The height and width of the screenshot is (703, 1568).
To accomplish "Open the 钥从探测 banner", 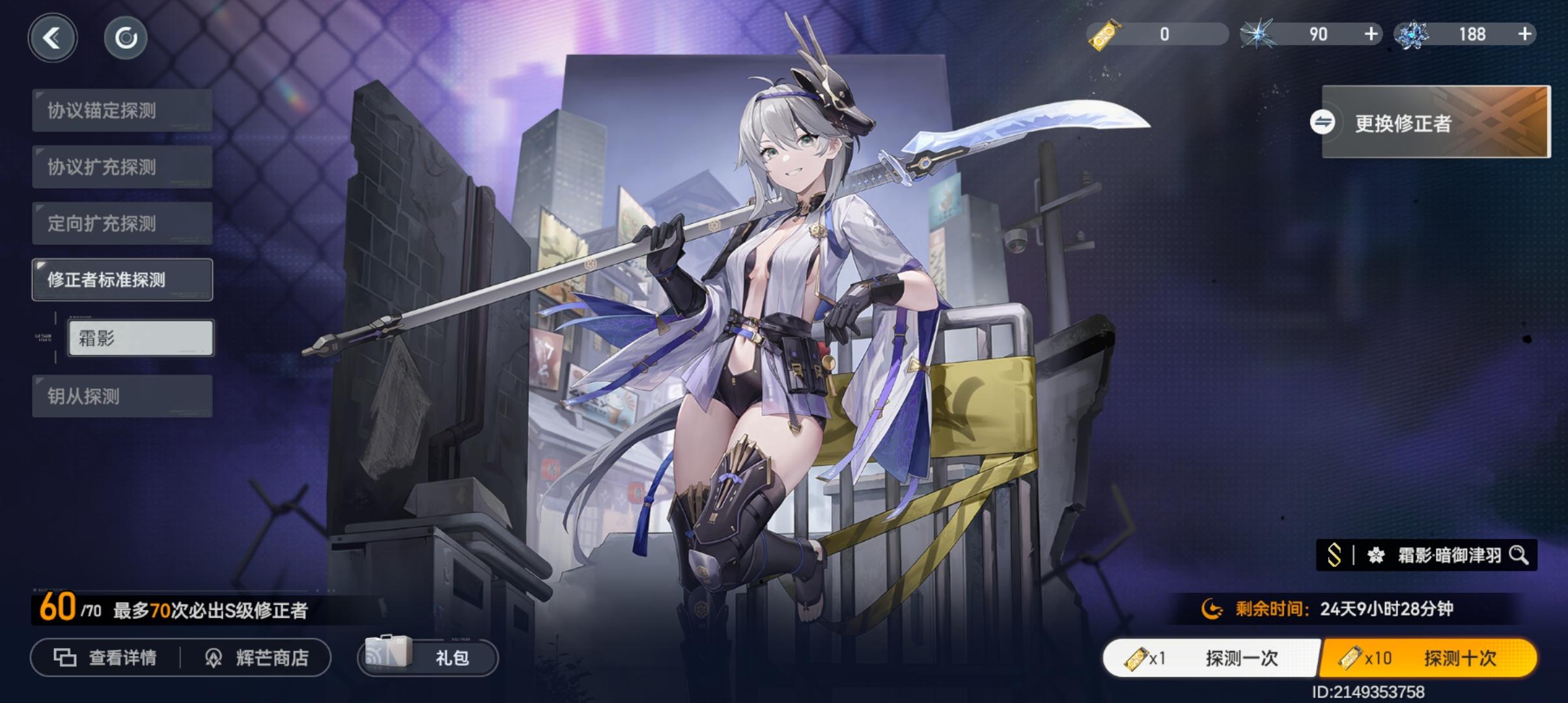I will tap(122, 396).
